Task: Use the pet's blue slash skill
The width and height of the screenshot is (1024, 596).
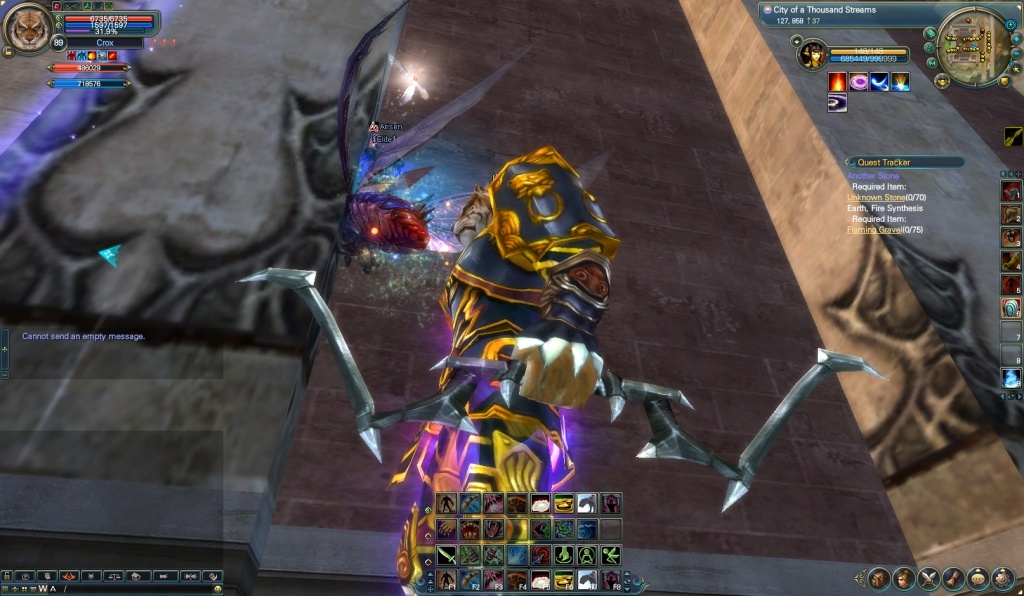Action: coord(880,82)
